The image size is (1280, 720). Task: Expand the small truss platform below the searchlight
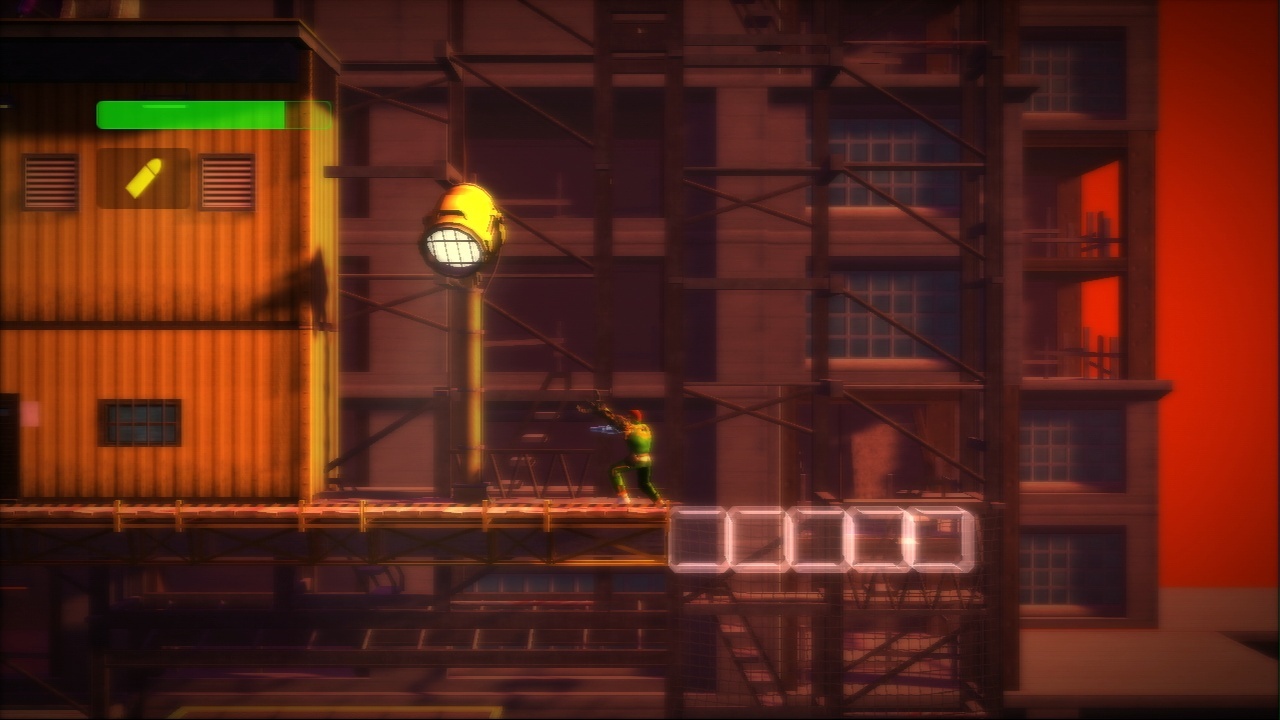[x=540, y=470]
